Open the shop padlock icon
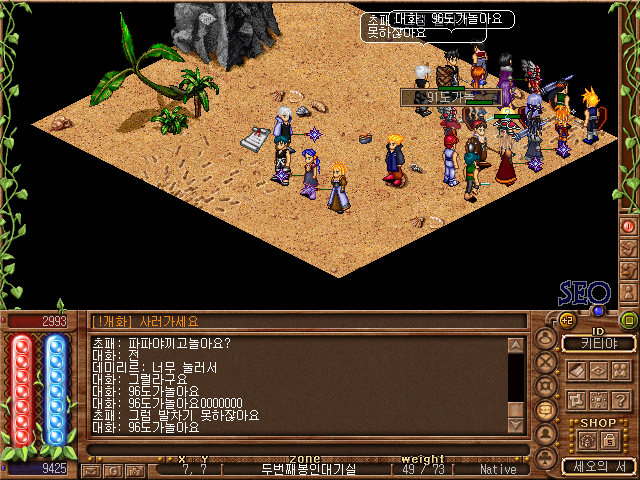This screenshot has height=480, width=640. point(609,441)
